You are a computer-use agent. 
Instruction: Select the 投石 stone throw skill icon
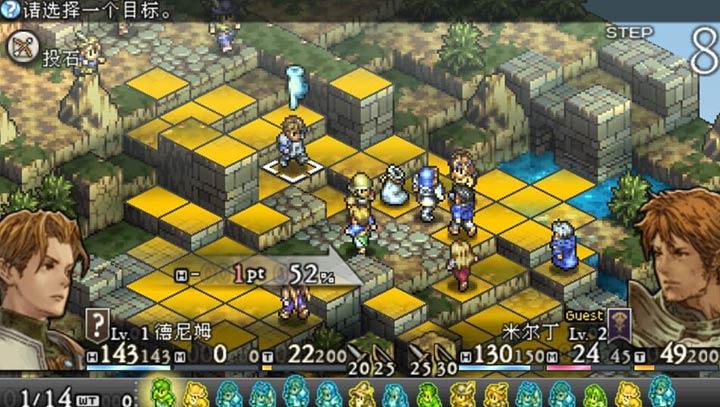[21, 48]
